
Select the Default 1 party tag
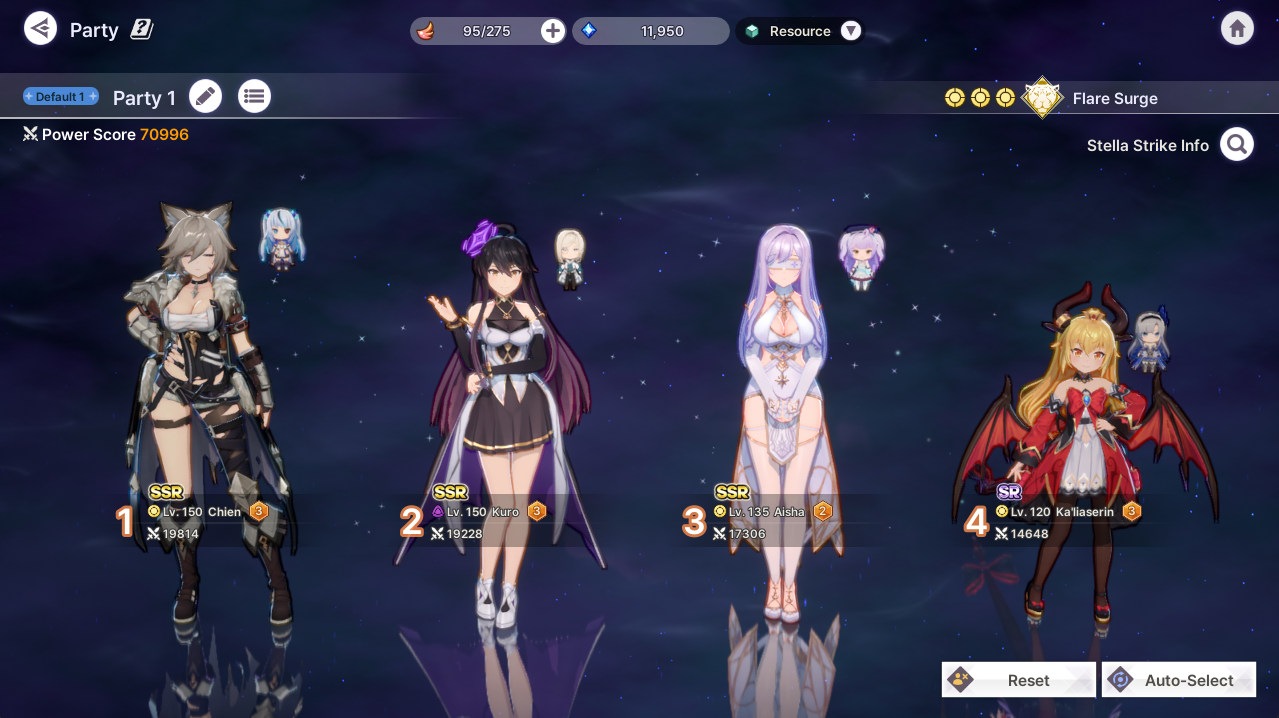click(x=61, y=97)
